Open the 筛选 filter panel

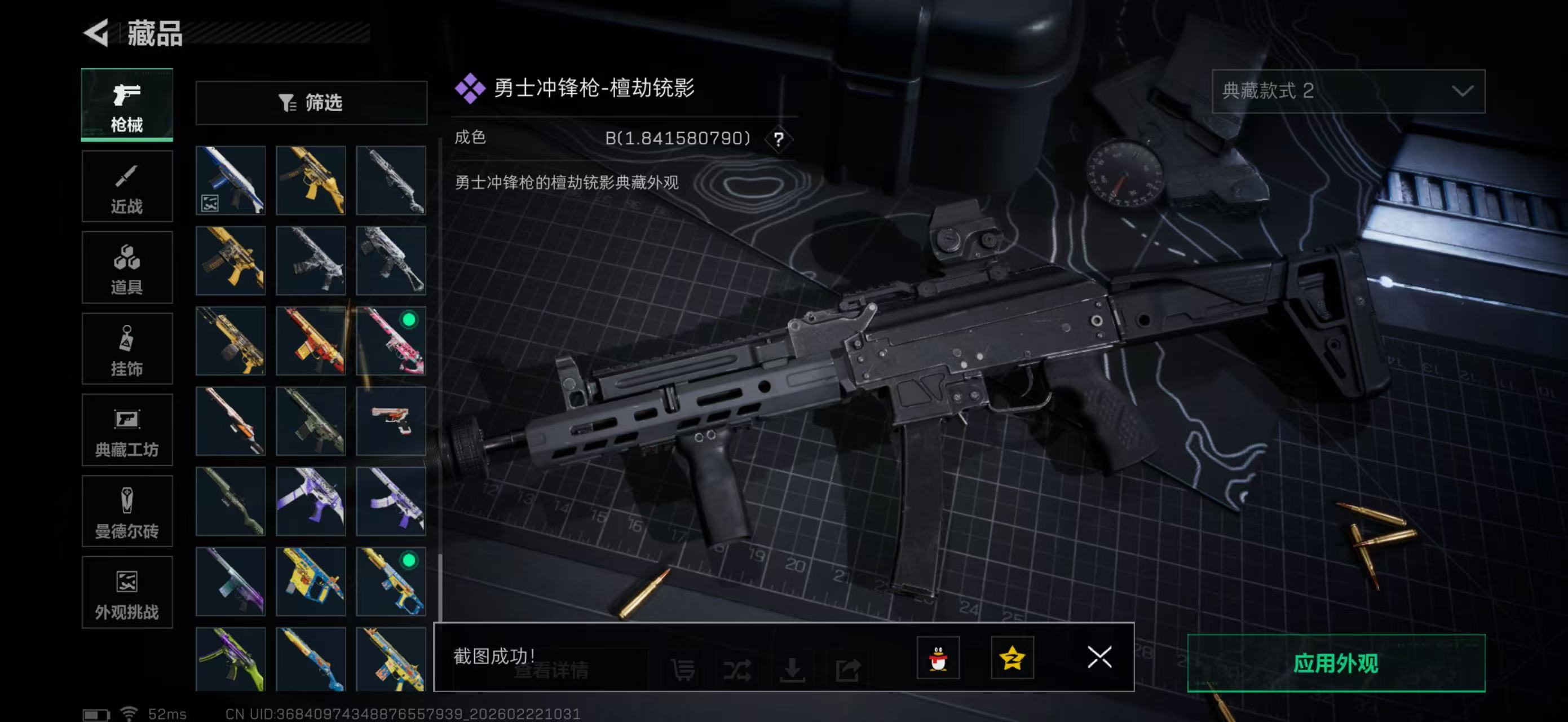coord(312,103)
